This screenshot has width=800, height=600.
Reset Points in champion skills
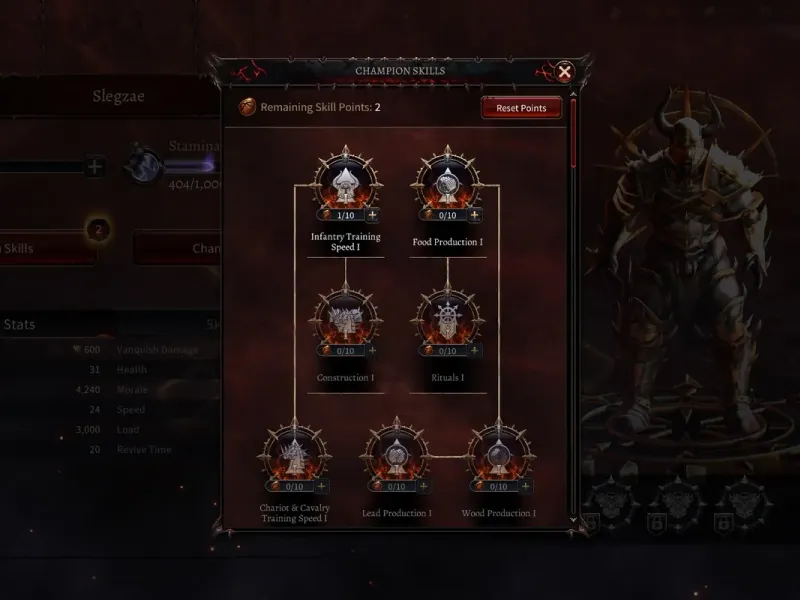(x=521, y=108)
